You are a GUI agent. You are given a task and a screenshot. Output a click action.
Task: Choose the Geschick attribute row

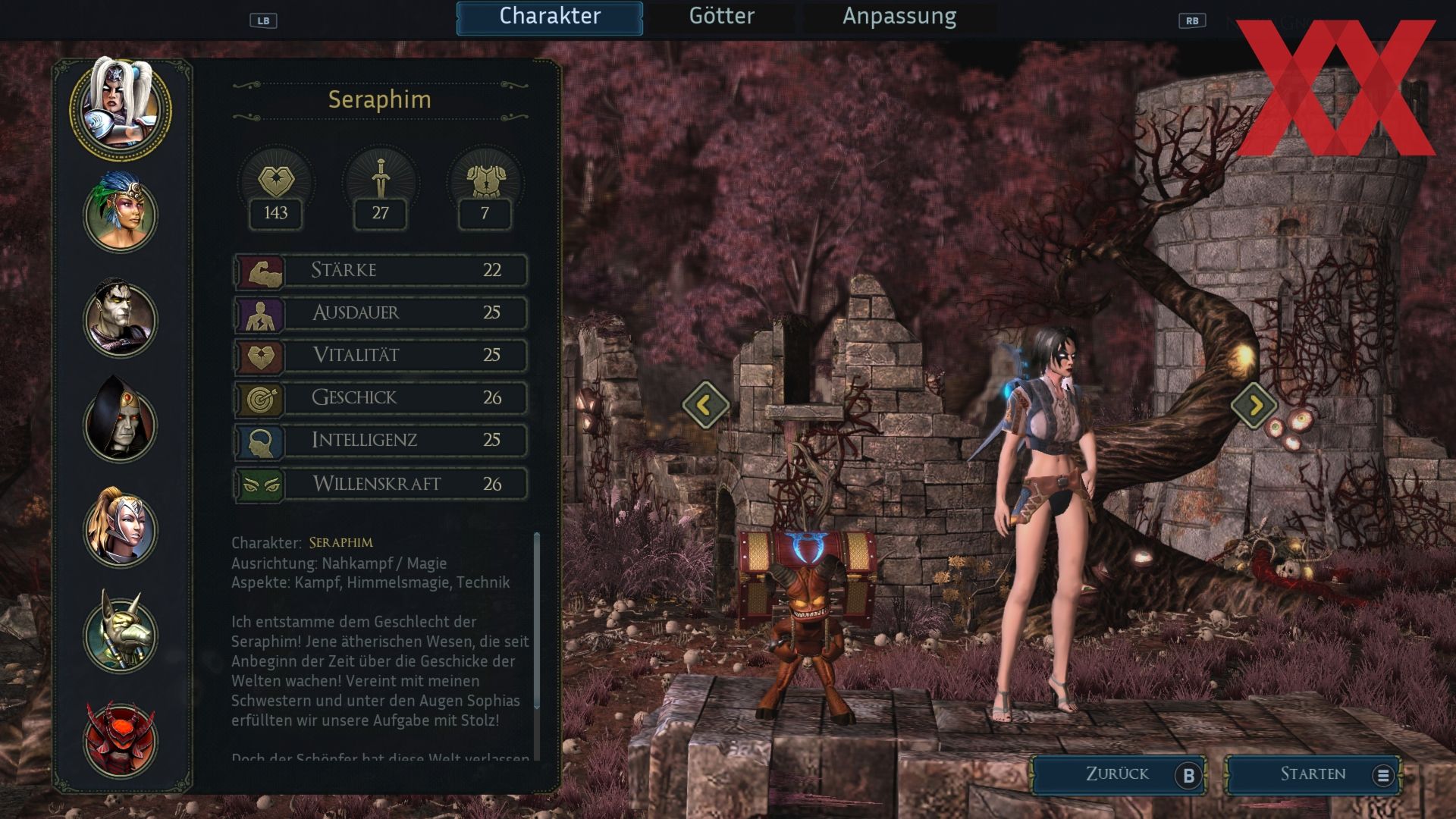(x=380, y=398)
